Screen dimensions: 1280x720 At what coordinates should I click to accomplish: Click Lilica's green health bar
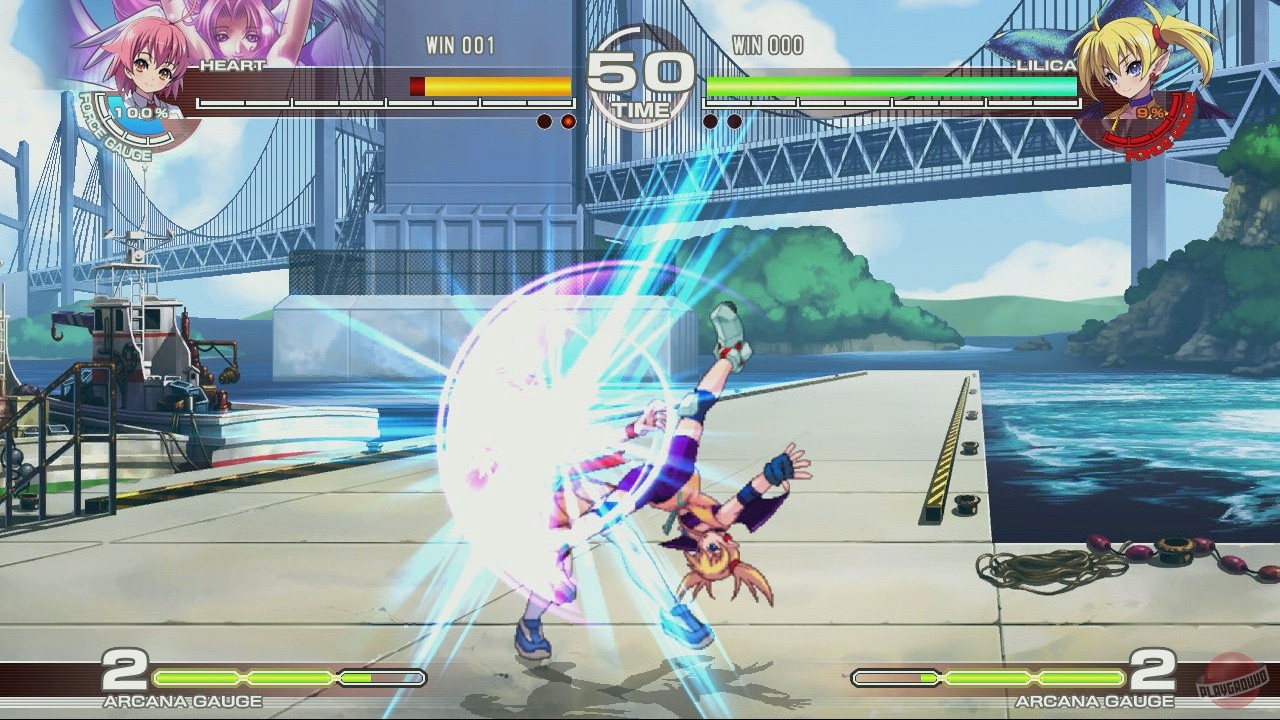pos(890,85)
